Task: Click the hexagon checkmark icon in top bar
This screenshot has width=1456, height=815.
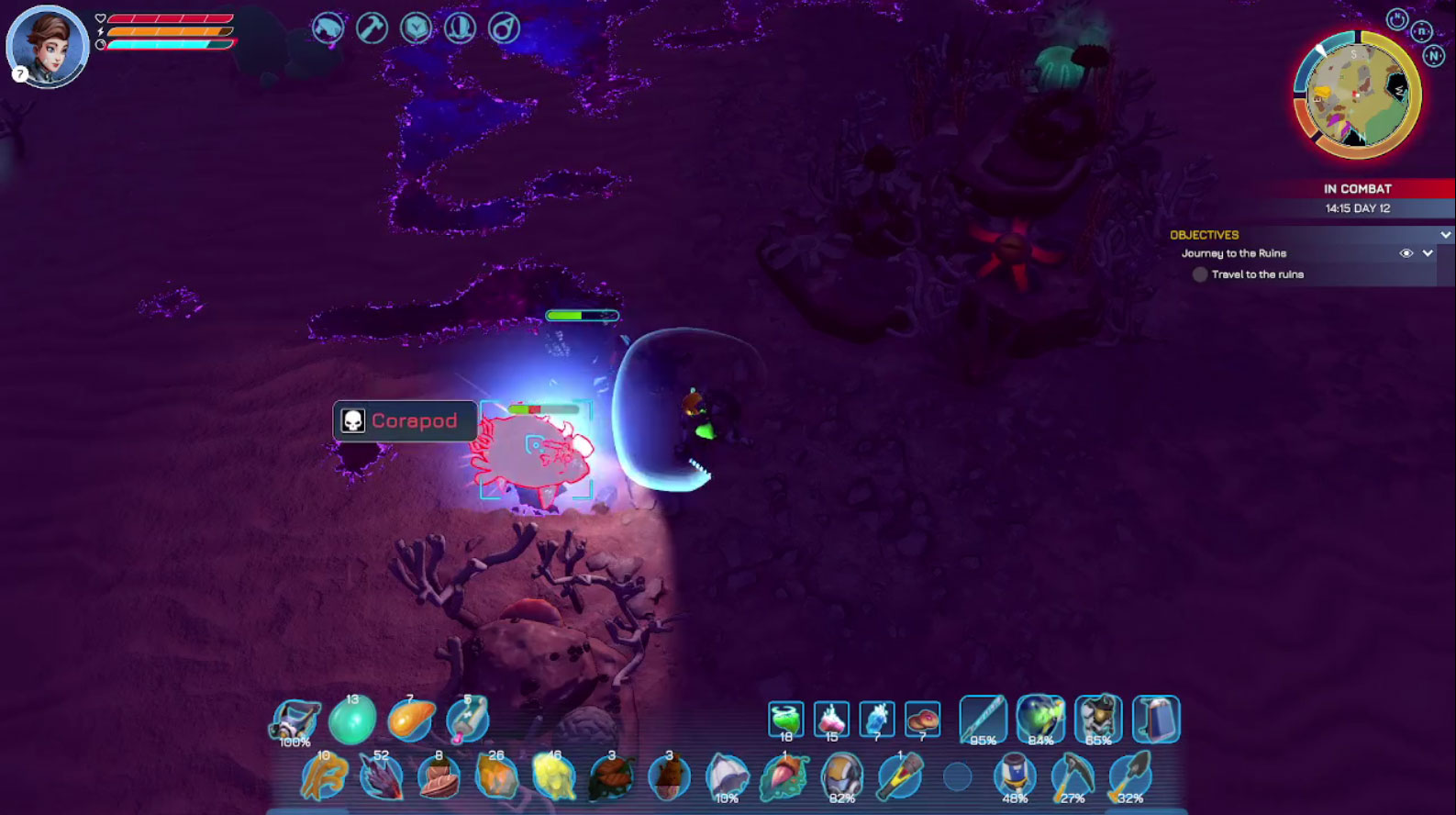Action: point(416,28)
